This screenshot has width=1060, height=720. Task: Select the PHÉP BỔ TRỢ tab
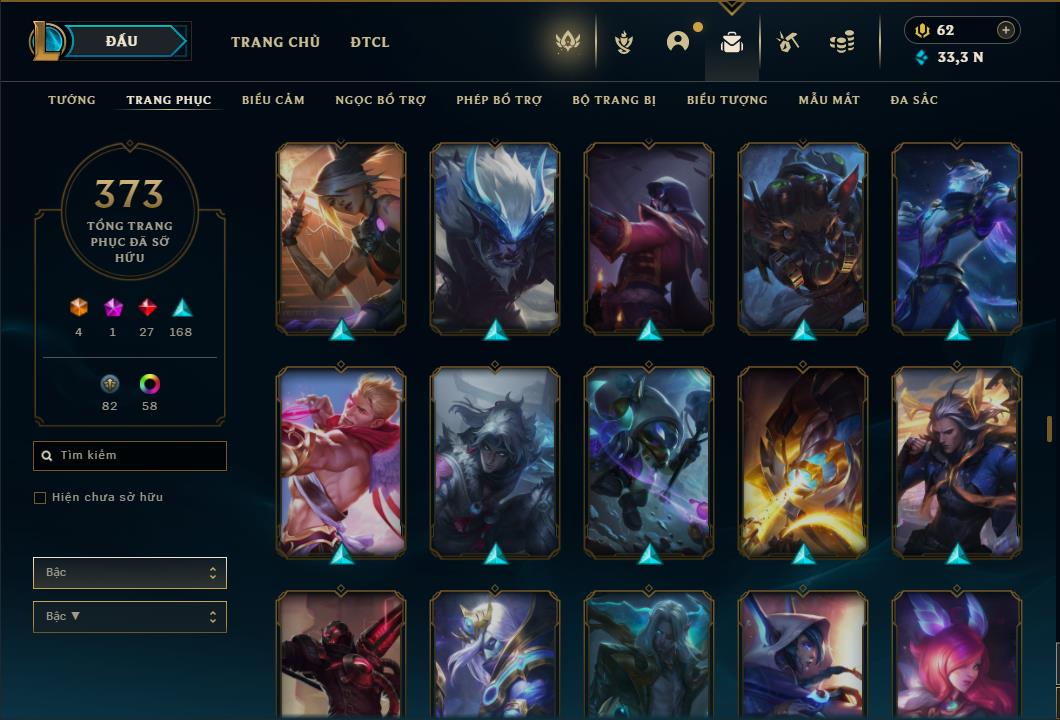[499, 100]
